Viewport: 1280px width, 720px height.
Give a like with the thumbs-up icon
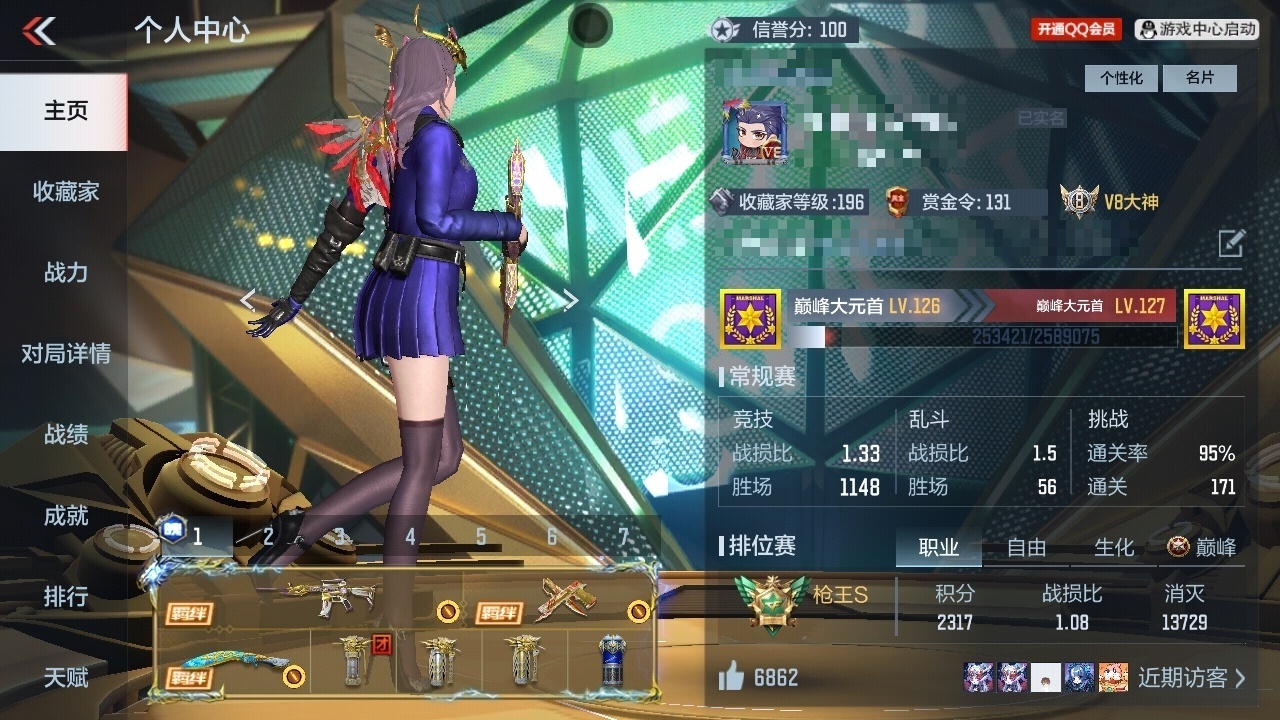tap(731, 678)
